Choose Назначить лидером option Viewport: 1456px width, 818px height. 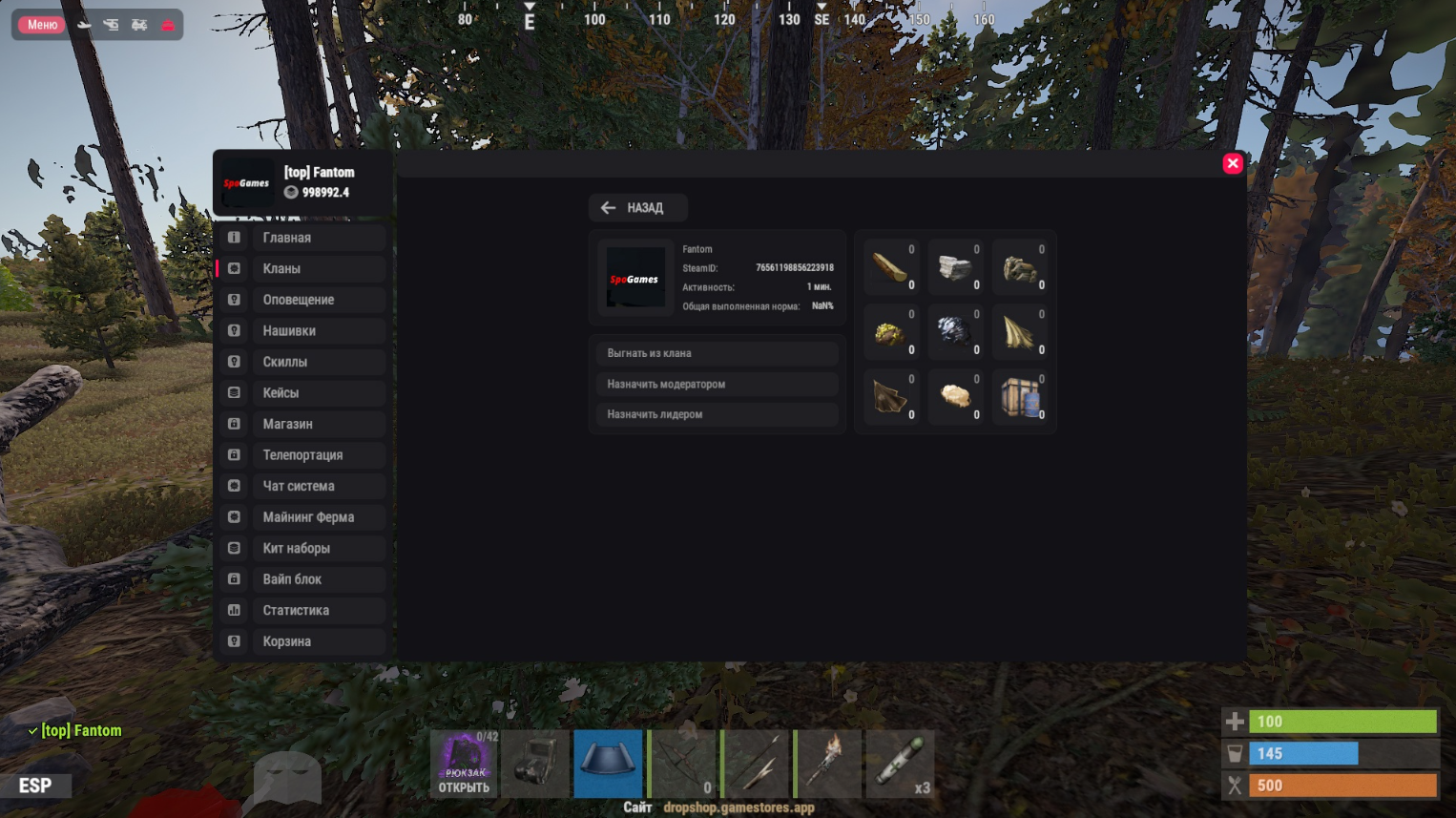716,414
